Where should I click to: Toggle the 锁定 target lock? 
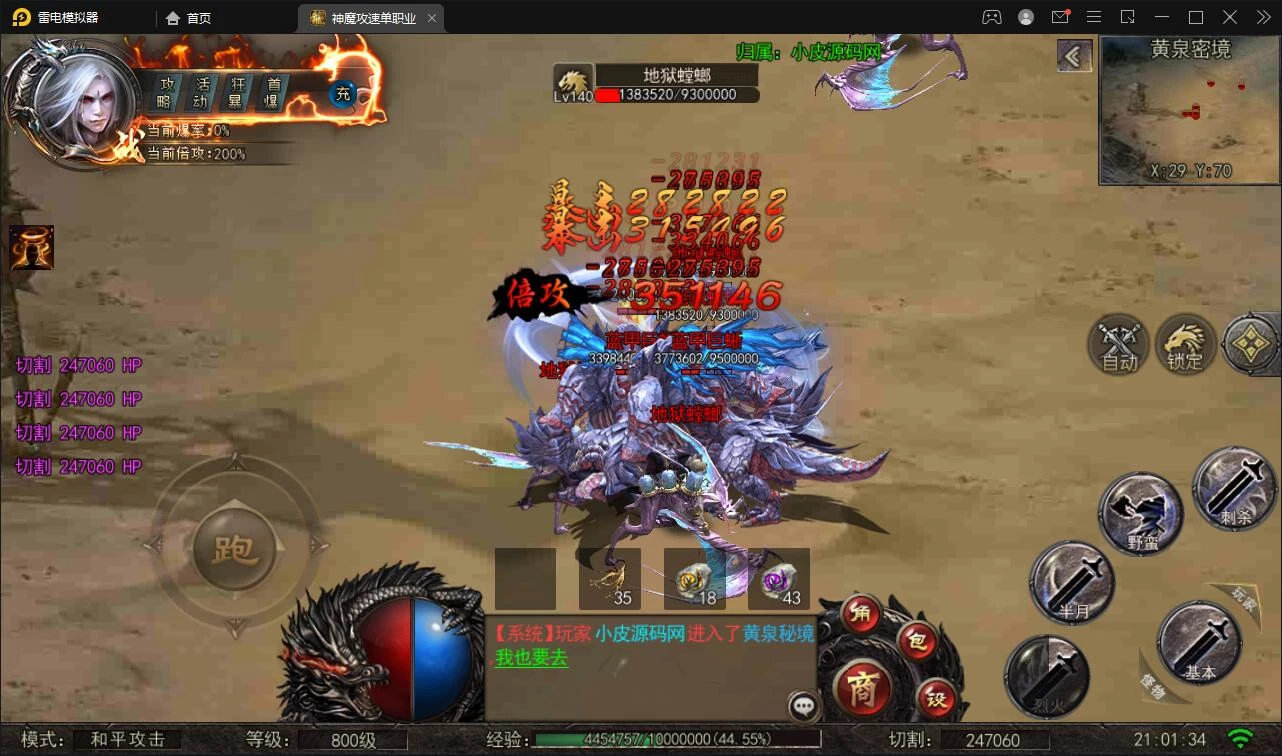(x=1185, y=346)
